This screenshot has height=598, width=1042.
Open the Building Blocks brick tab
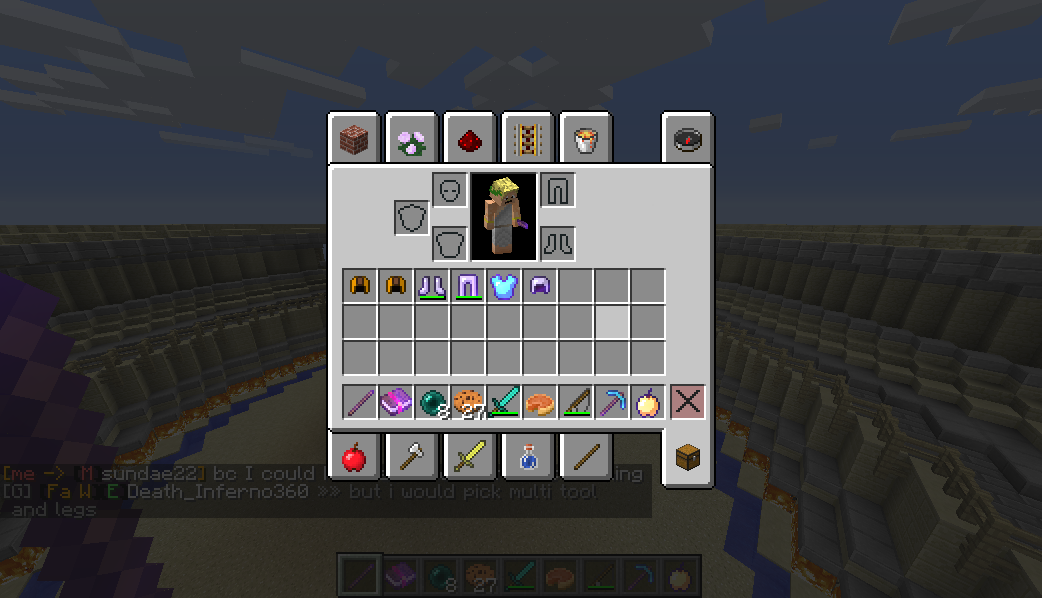coord(353,141)
